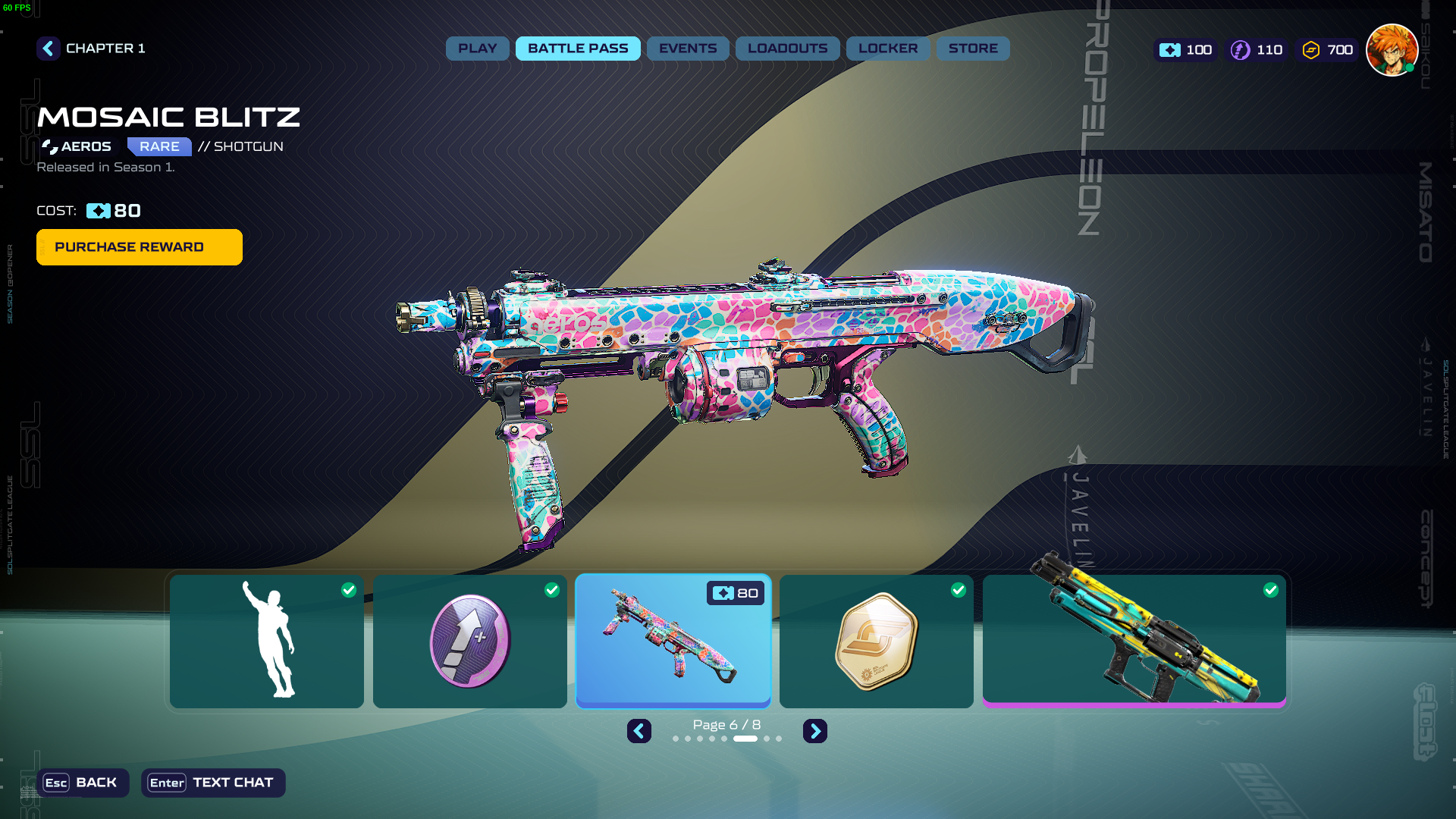This screenshot has width=1456, height=819.
Task: Open the Battle Pass tab
Action: [x=578, y=49]
